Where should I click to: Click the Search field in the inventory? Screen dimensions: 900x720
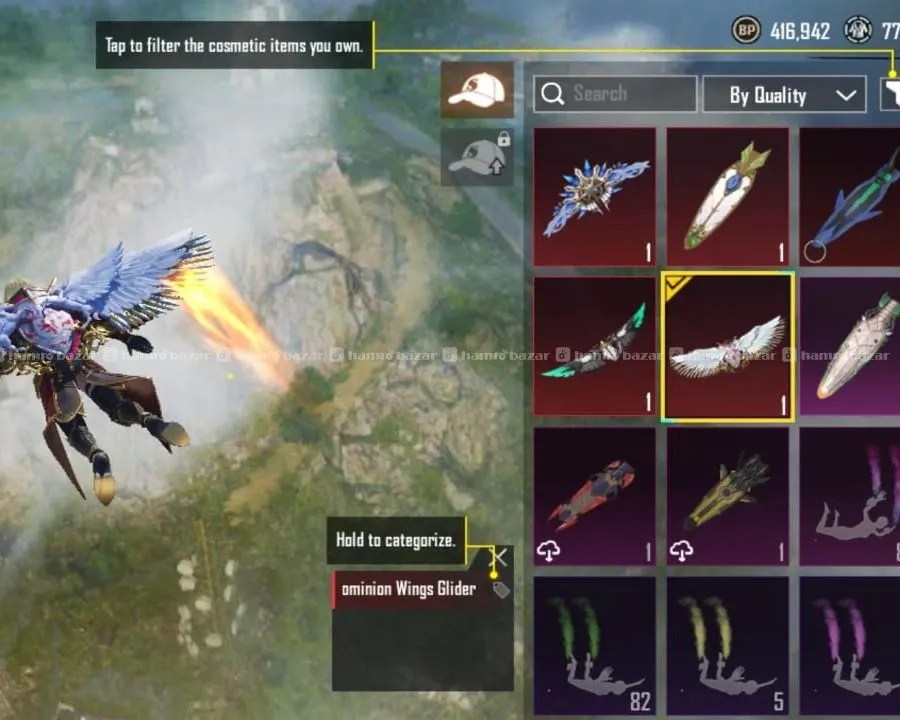coord(614,94)
